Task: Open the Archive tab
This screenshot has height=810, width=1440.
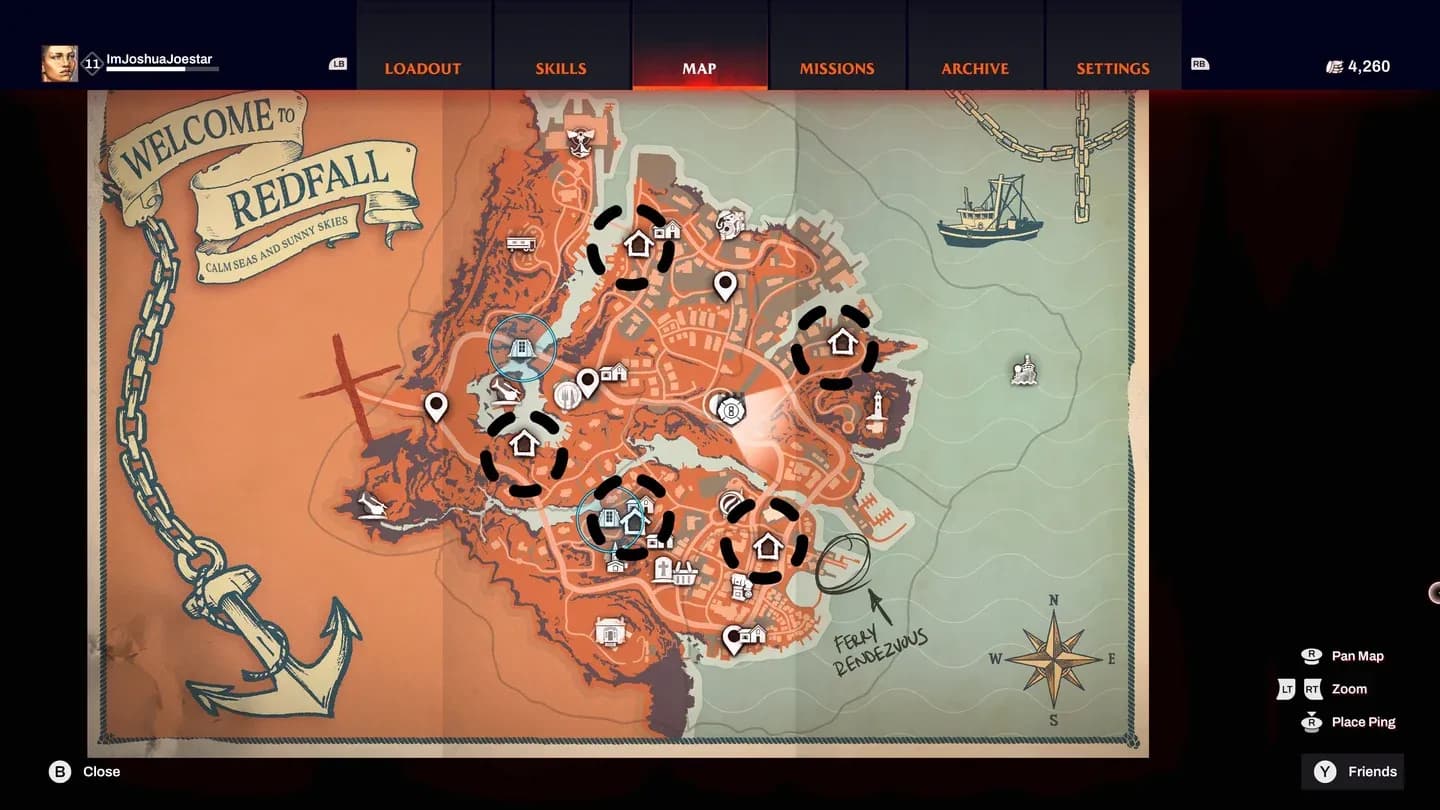Action: pos(975,68)
